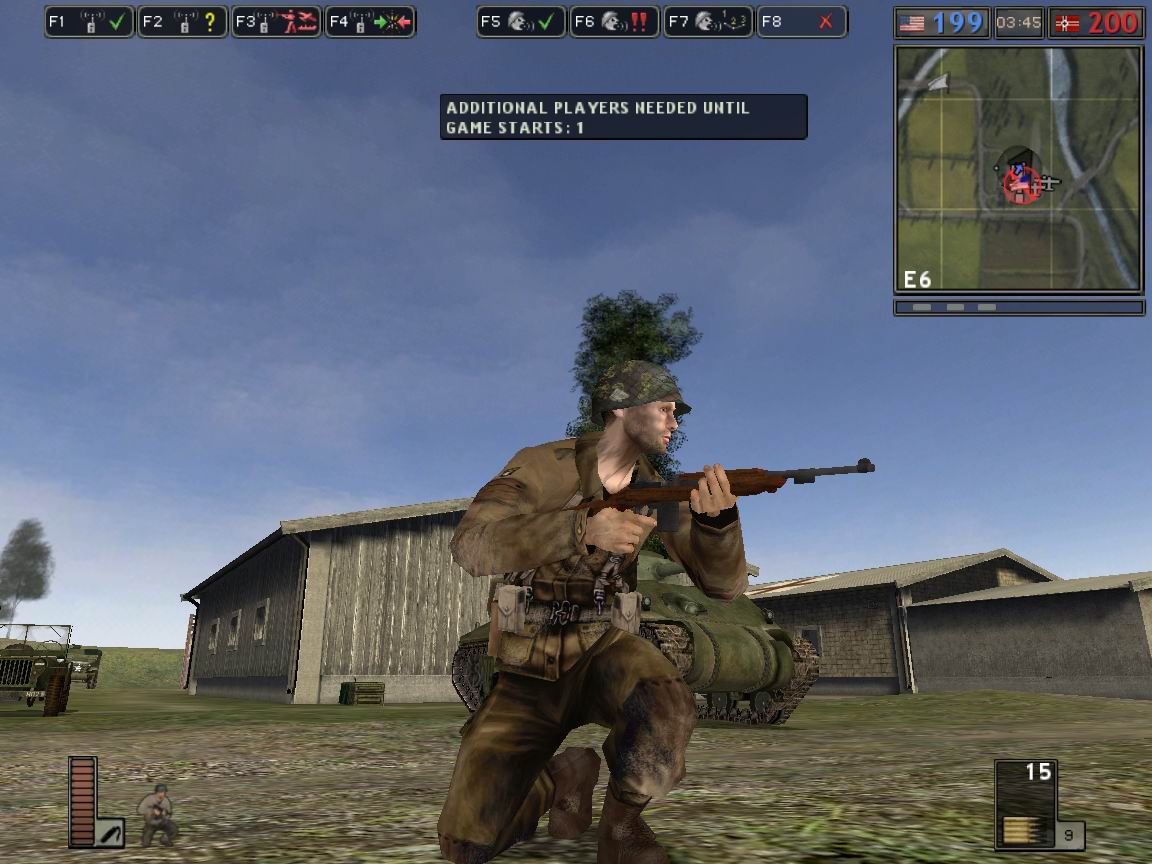This screenshot has width=1152, height=864.
Task: Click the F8 red X button
Action: [802, 22]
